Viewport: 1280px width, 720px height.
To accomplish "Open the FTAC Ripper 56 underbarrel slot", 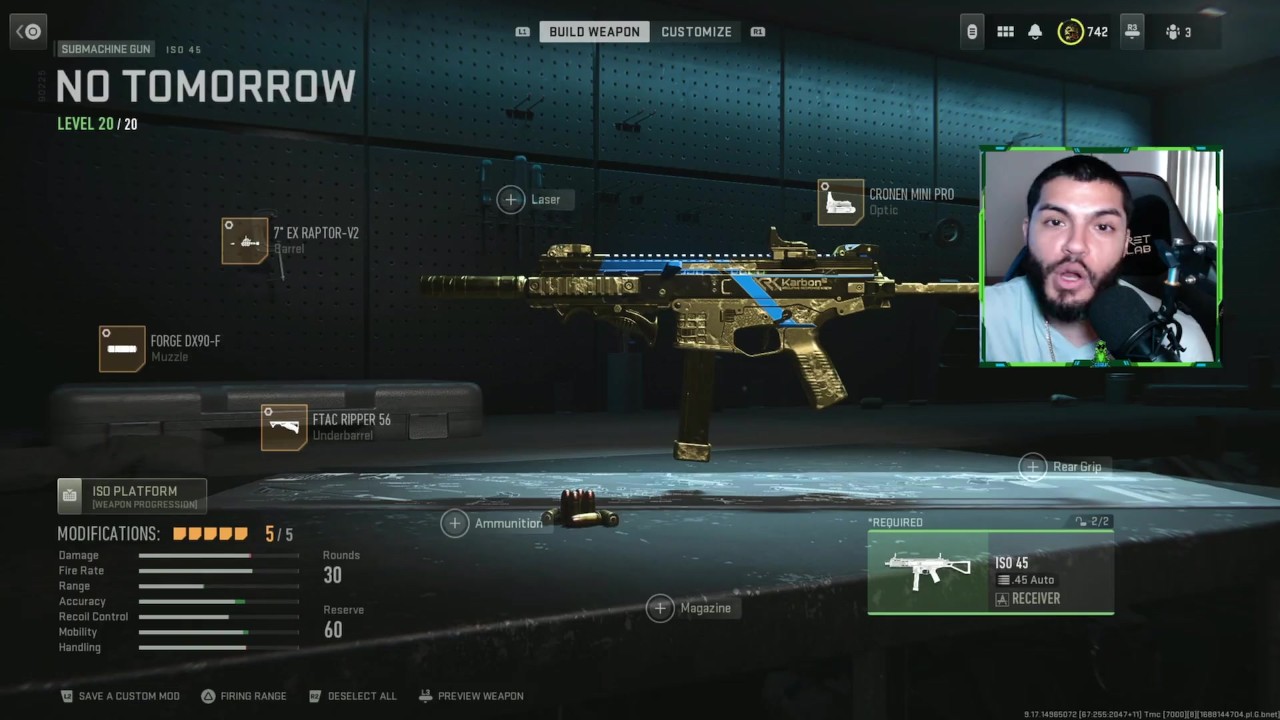I will click(284, 428).
